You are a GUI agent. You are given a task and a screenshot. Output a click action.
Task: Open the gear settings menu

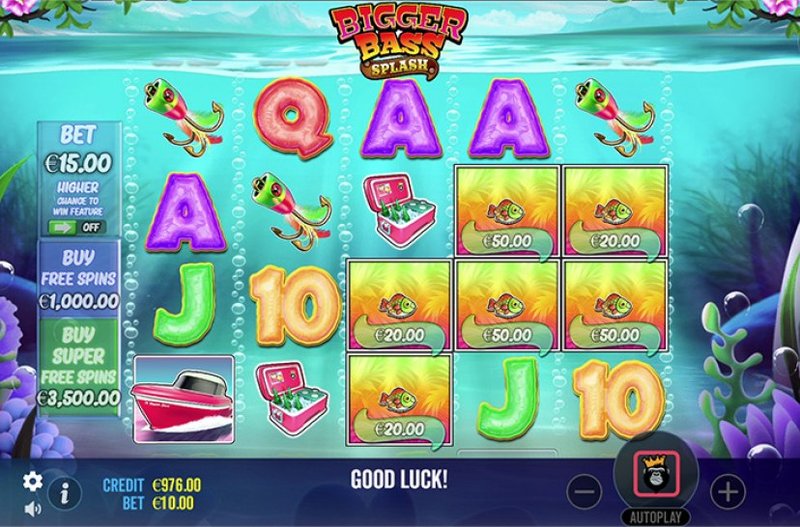33,481
